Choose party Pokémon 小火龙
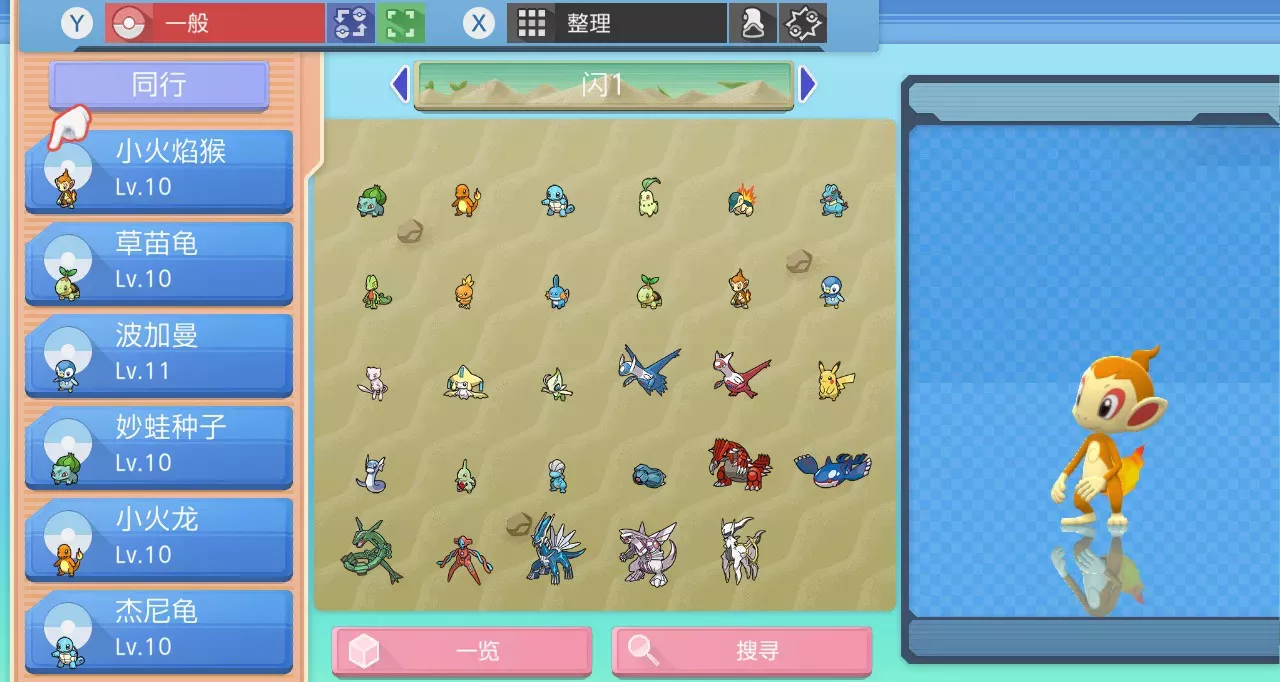Screen dimensions: 1280x682 click(160, 538)
